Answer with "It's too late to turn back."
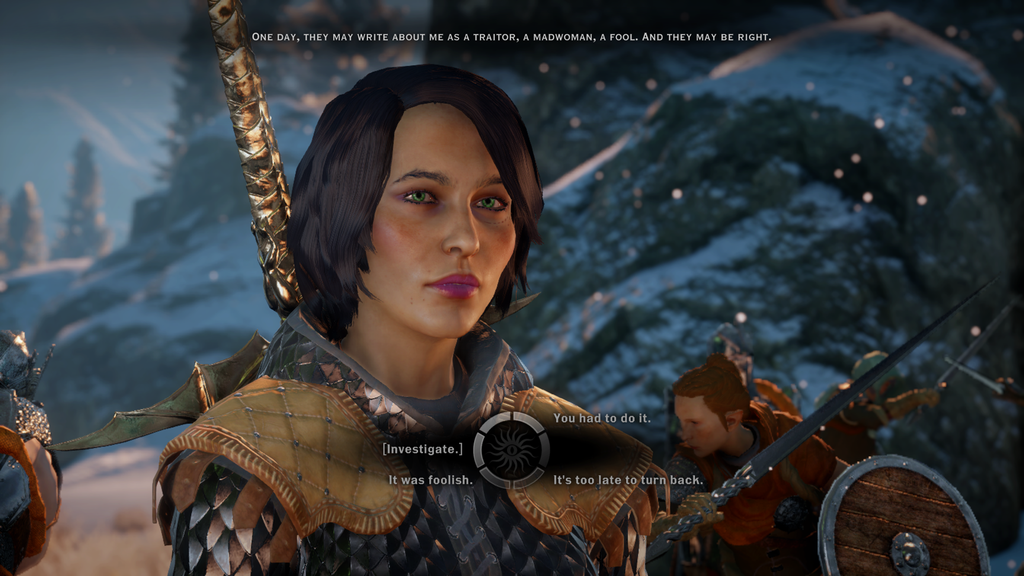The image size is (1024, 576). click(628, 480)
